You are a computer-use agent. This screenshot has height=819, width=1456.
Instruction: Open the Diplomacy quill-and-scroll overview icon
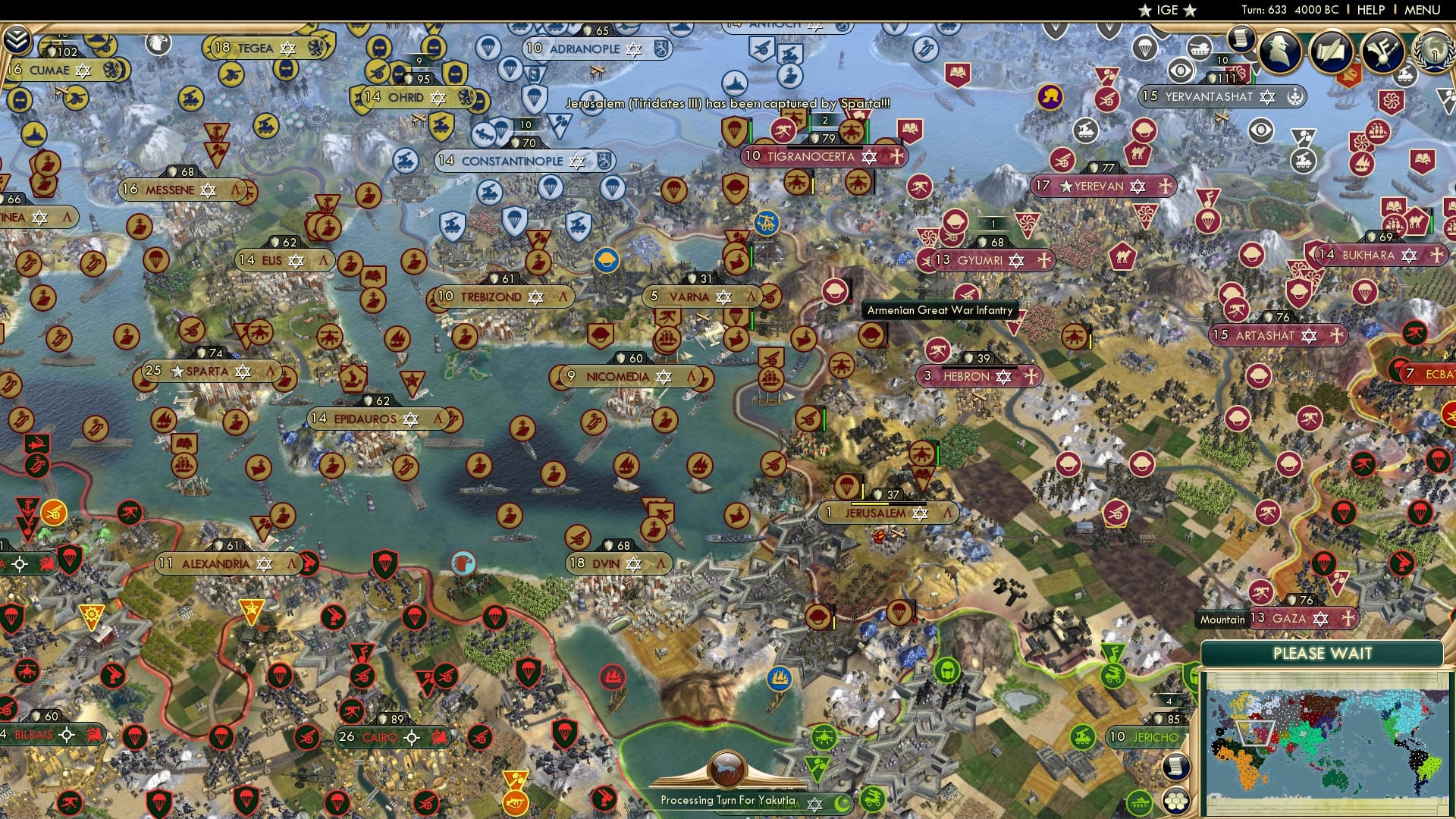(x=1332, y=53)
